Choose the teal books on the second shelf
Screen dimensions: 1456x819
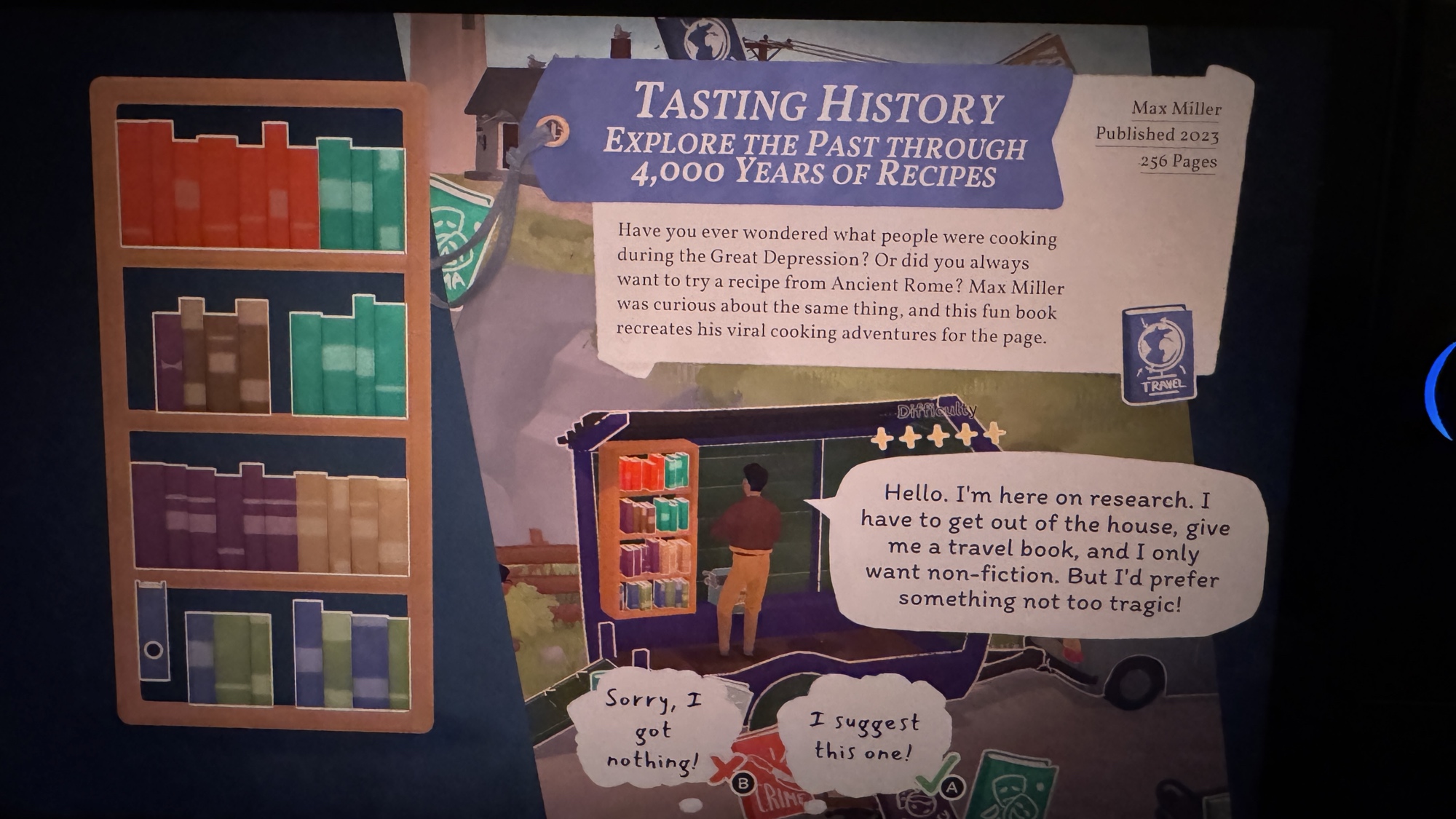[348, 360]
